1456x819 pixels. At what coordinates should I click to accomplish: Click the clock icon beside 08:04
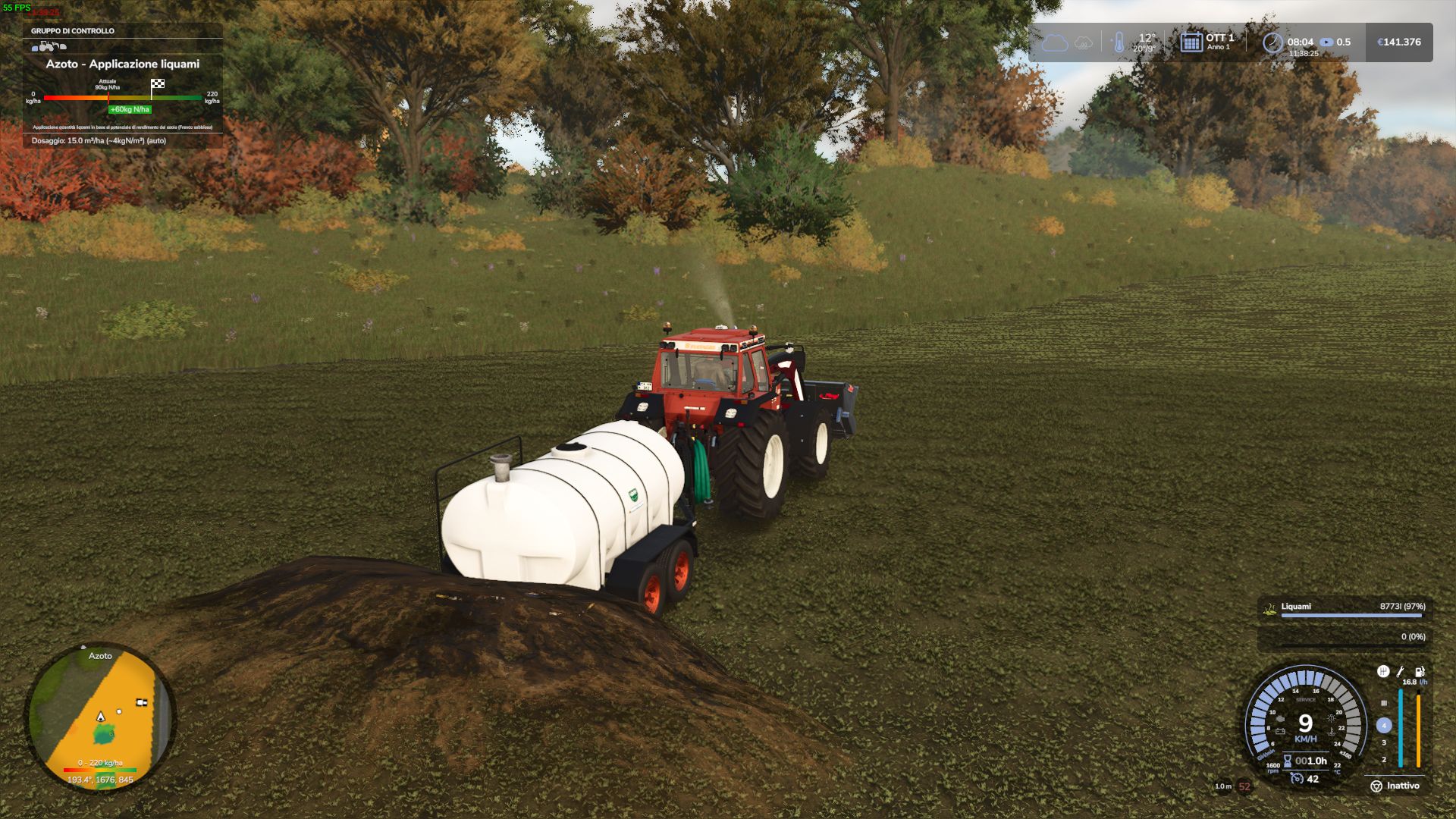click(1272, 42)
